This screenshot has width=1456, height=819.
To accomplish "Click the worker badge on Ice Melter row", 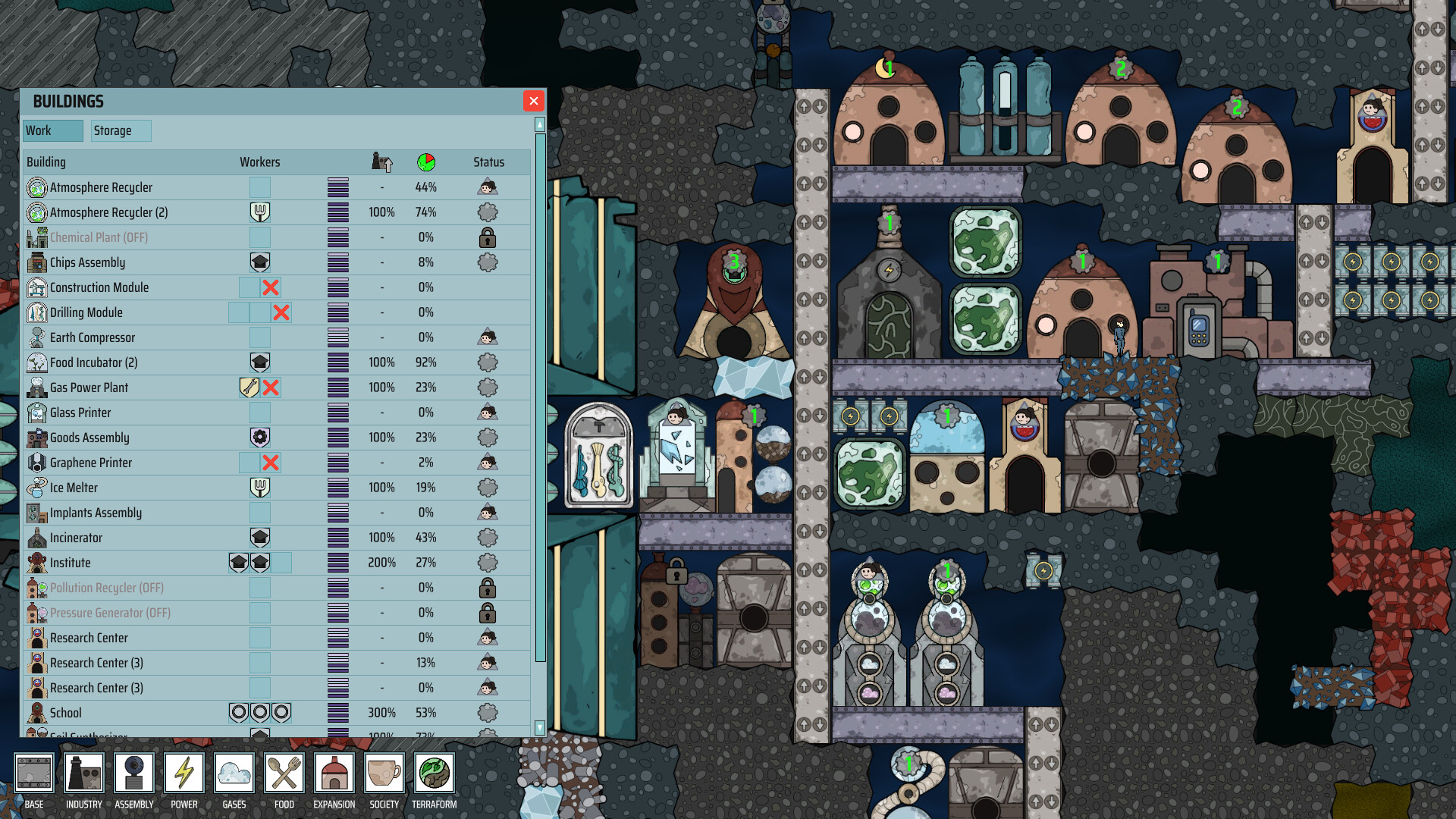I will coord(260,488).
